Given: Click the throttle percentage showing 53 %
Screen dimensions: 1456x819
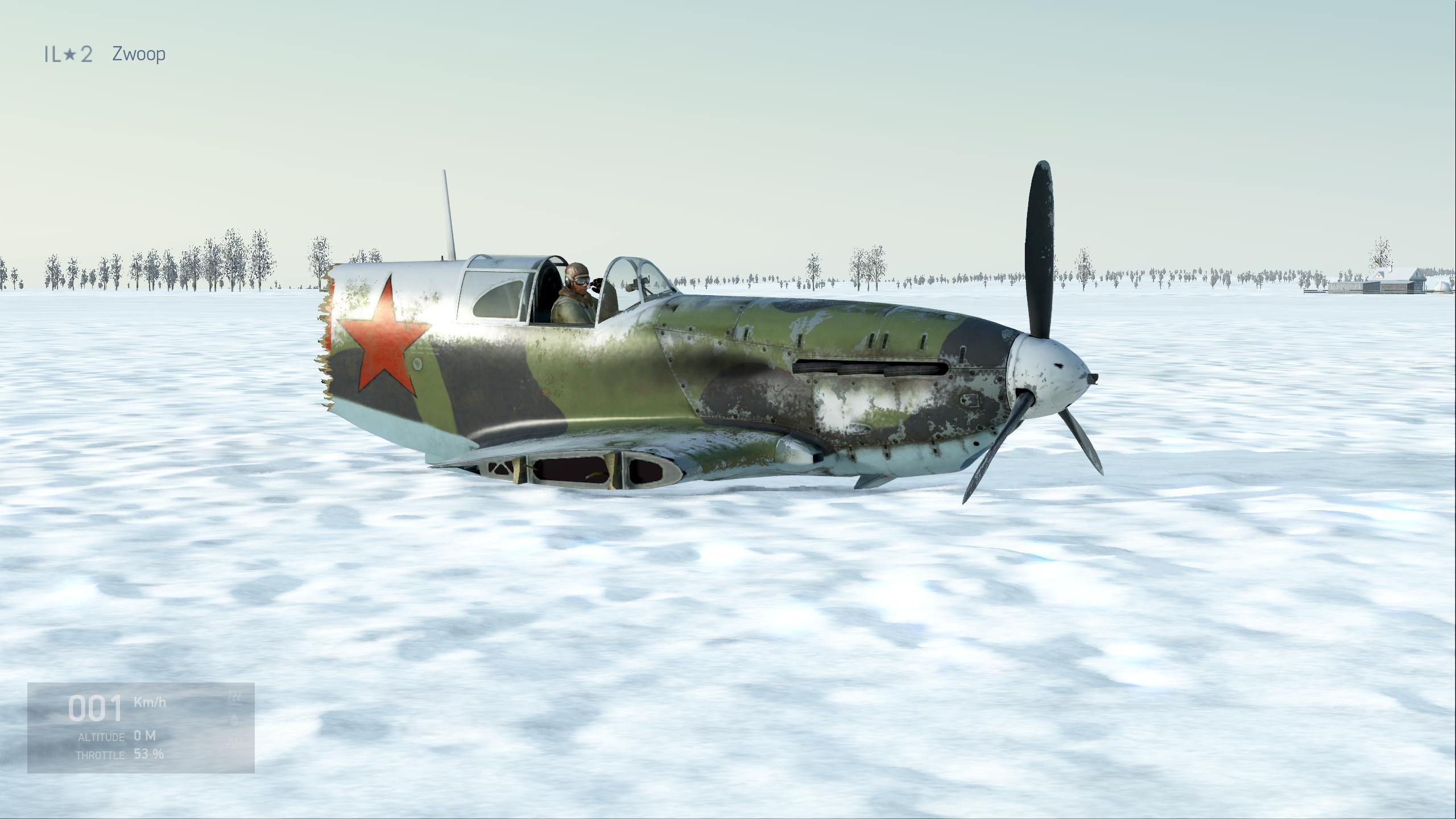Looking at the screenshot, I should tap(149, 754).
